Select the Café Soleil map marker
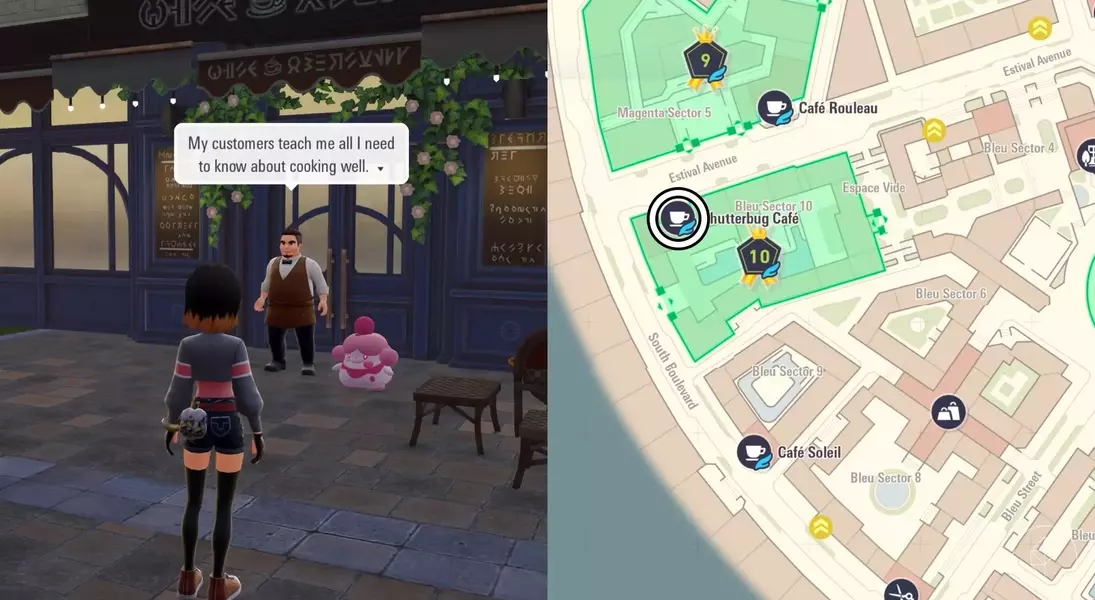The width and height of the screenshot is (1095, 600). point(755,453)
